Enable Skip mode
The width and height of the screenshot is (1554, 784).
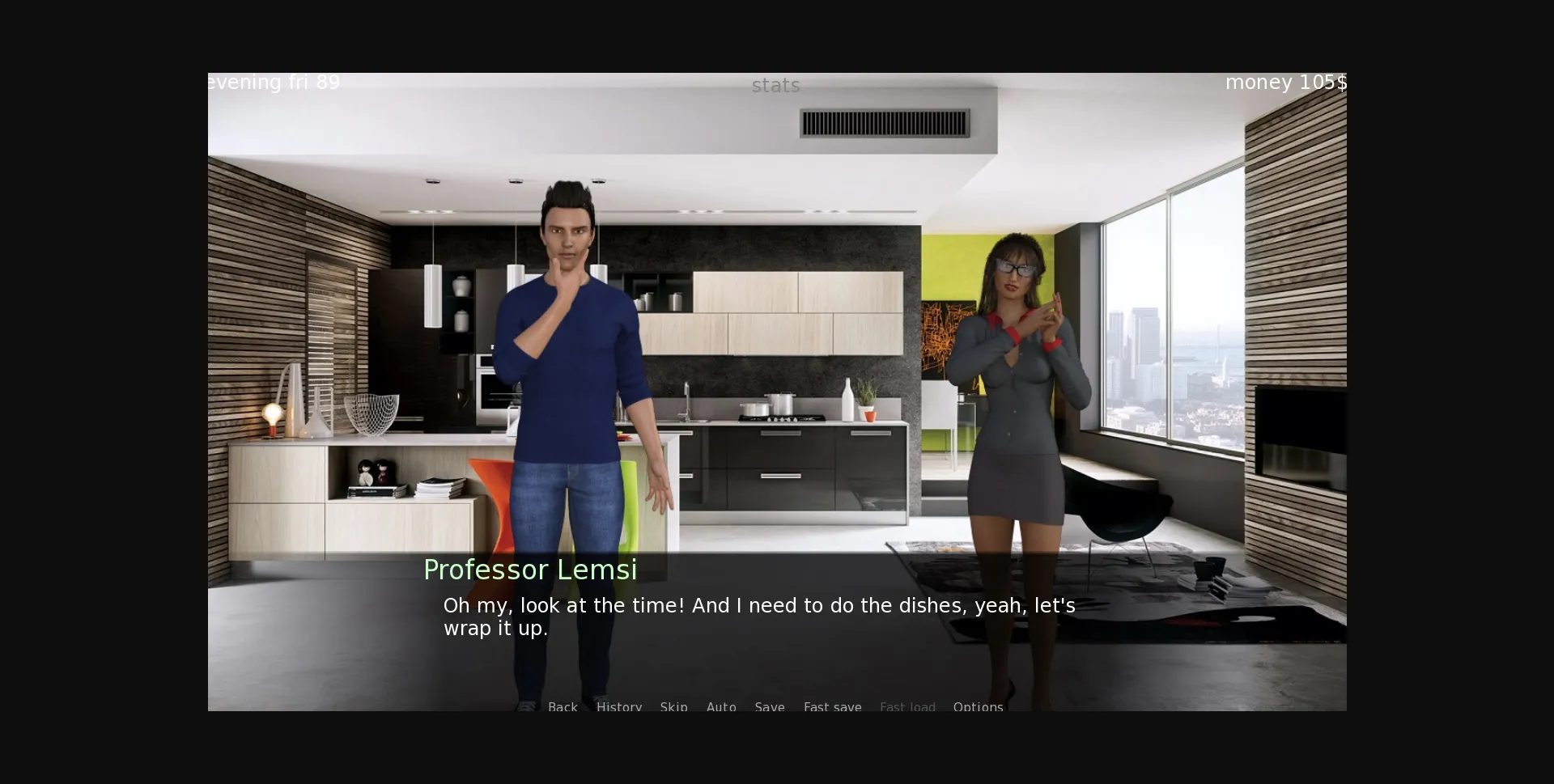tap(673, 707)
